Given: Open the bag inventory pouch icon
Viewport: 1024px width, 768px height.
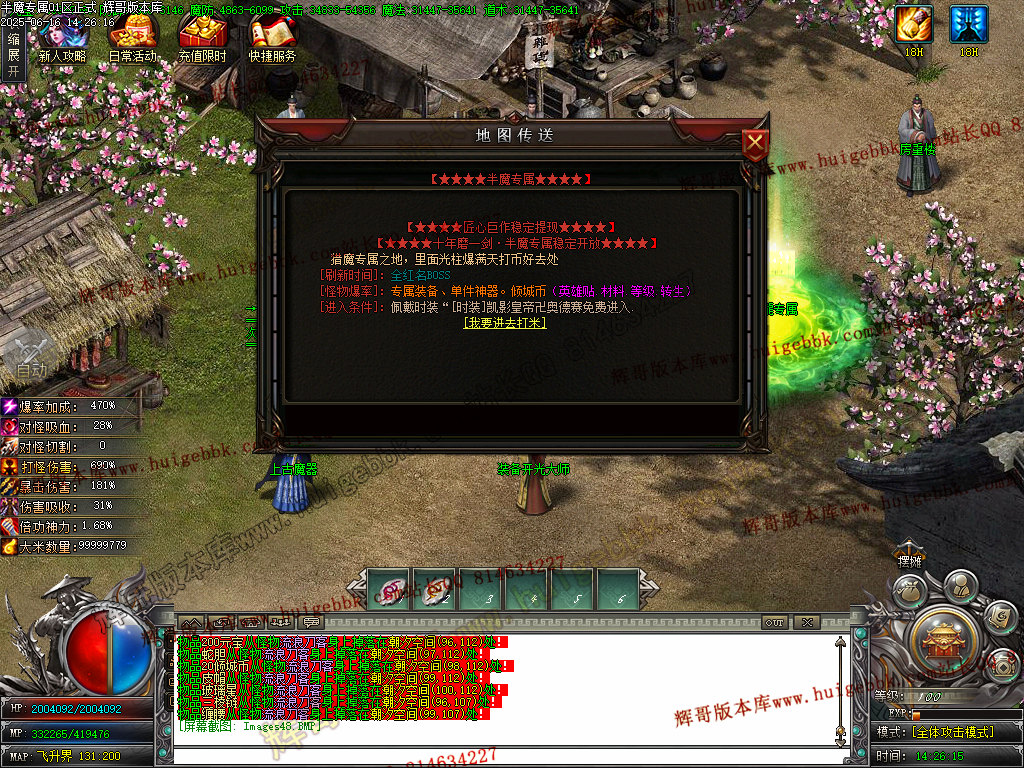Looking at the screenshot, I should (908, 592).
